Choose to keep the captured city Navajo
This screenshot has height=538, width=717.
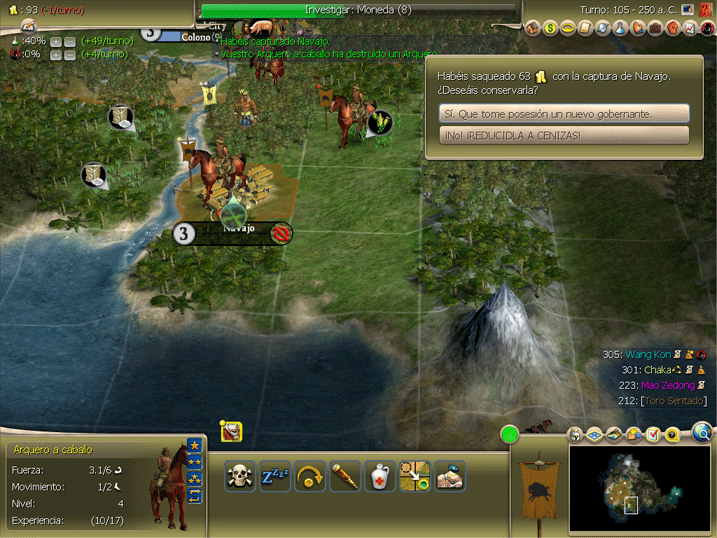click(x=565, y=114)
